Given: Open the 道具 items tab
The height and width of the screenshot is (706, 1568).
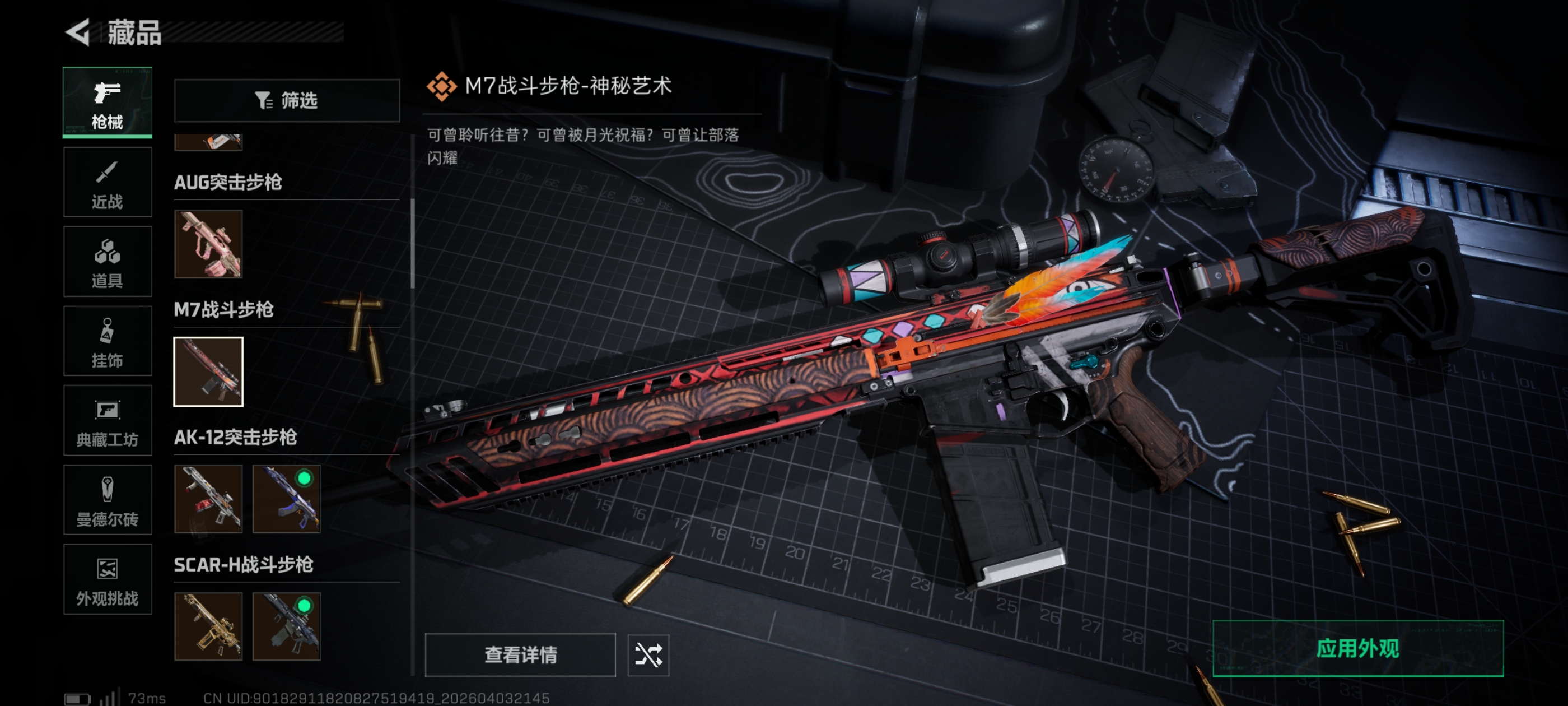Looking at the screenshot, I should [x=107, y=261].
